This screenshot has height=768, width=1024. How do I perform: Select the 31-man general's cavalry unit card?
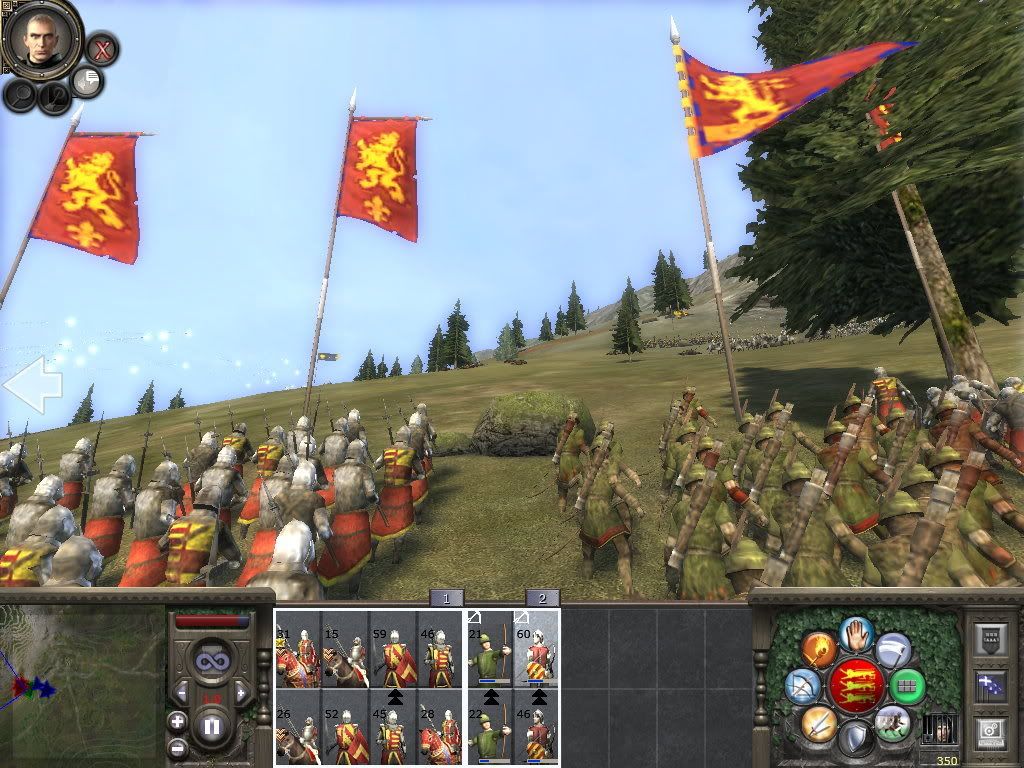pos(297,649)
